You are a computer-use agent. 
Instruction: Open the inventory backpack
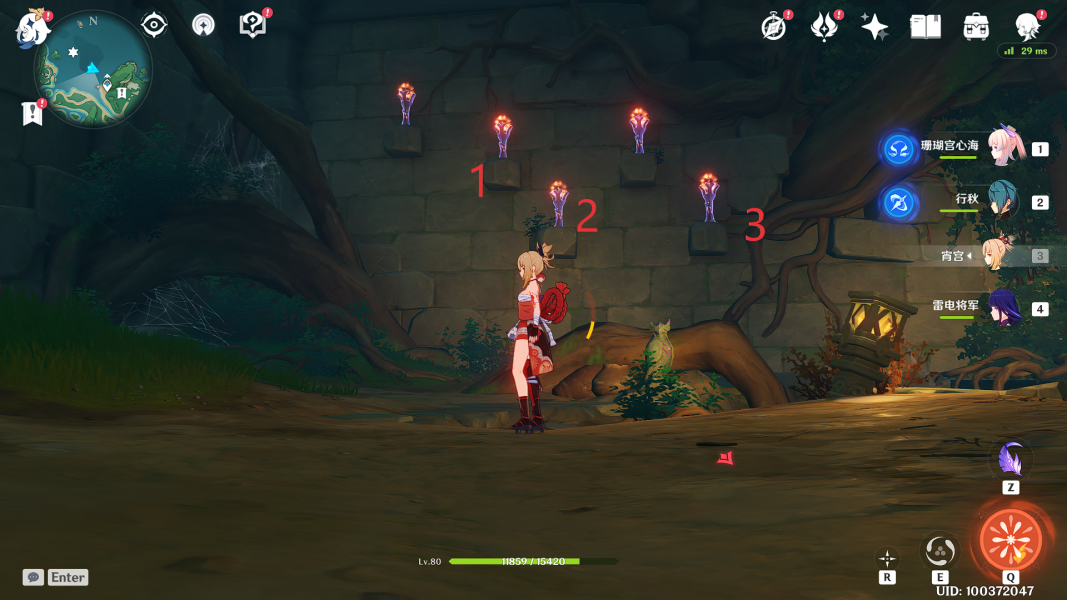(977, 27)
